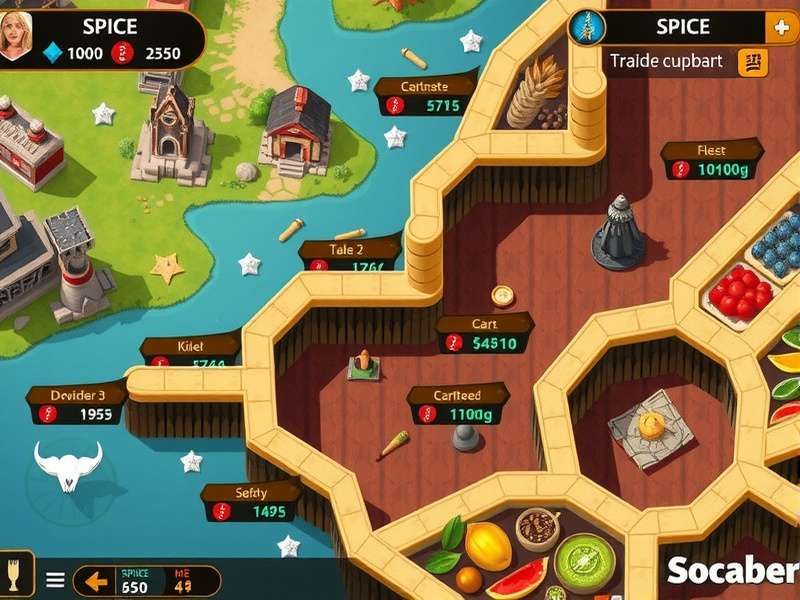The width and height of the screenshot is (800, 600).
Task: Open the hamburger menu
Action: [56, 580]
